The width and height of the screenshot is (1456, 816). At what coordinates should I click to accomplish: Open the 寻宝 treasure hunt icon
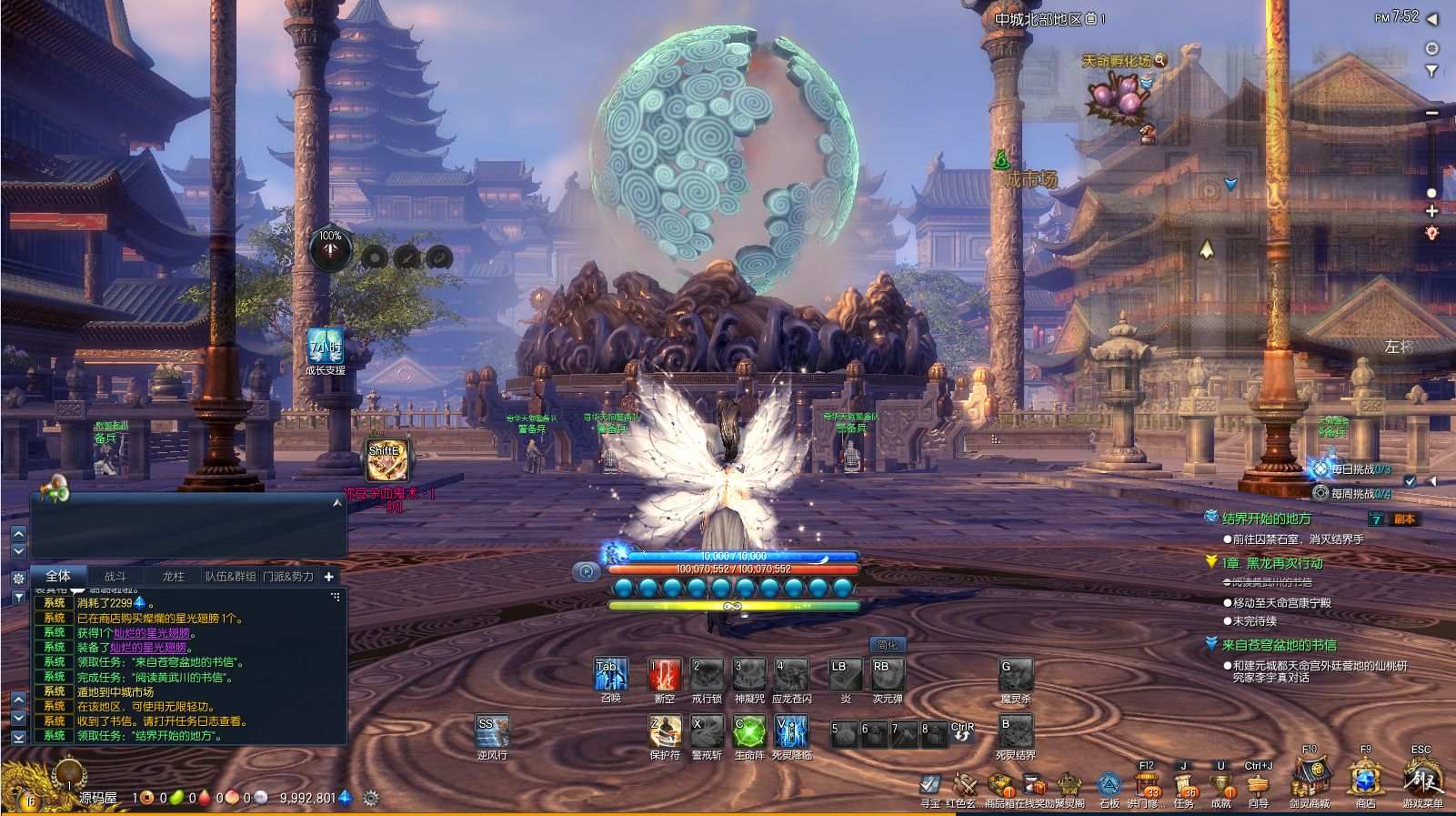click(929, 786)
